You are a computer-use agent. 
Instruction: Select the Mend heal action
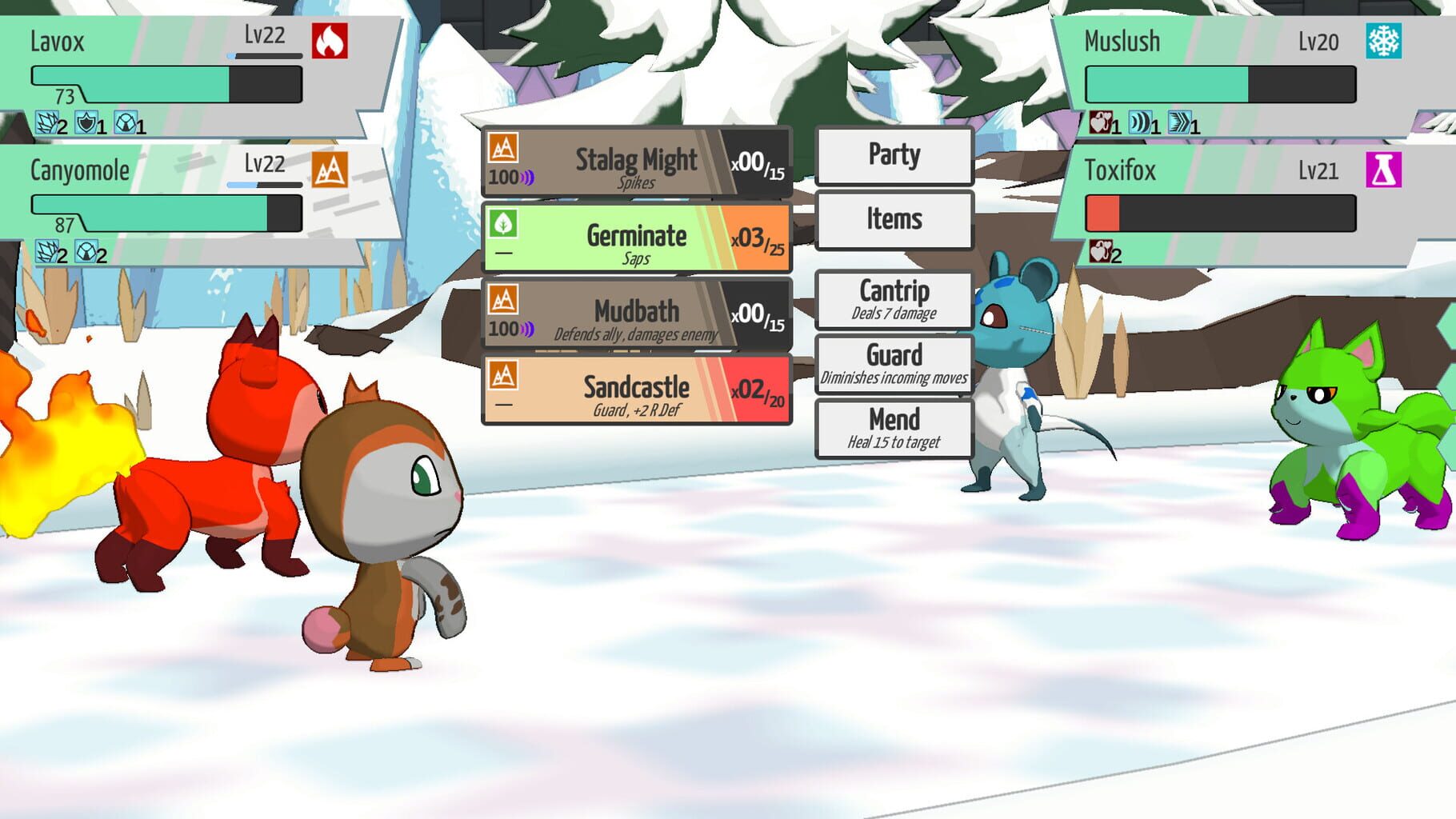click(x=894, y=428)
